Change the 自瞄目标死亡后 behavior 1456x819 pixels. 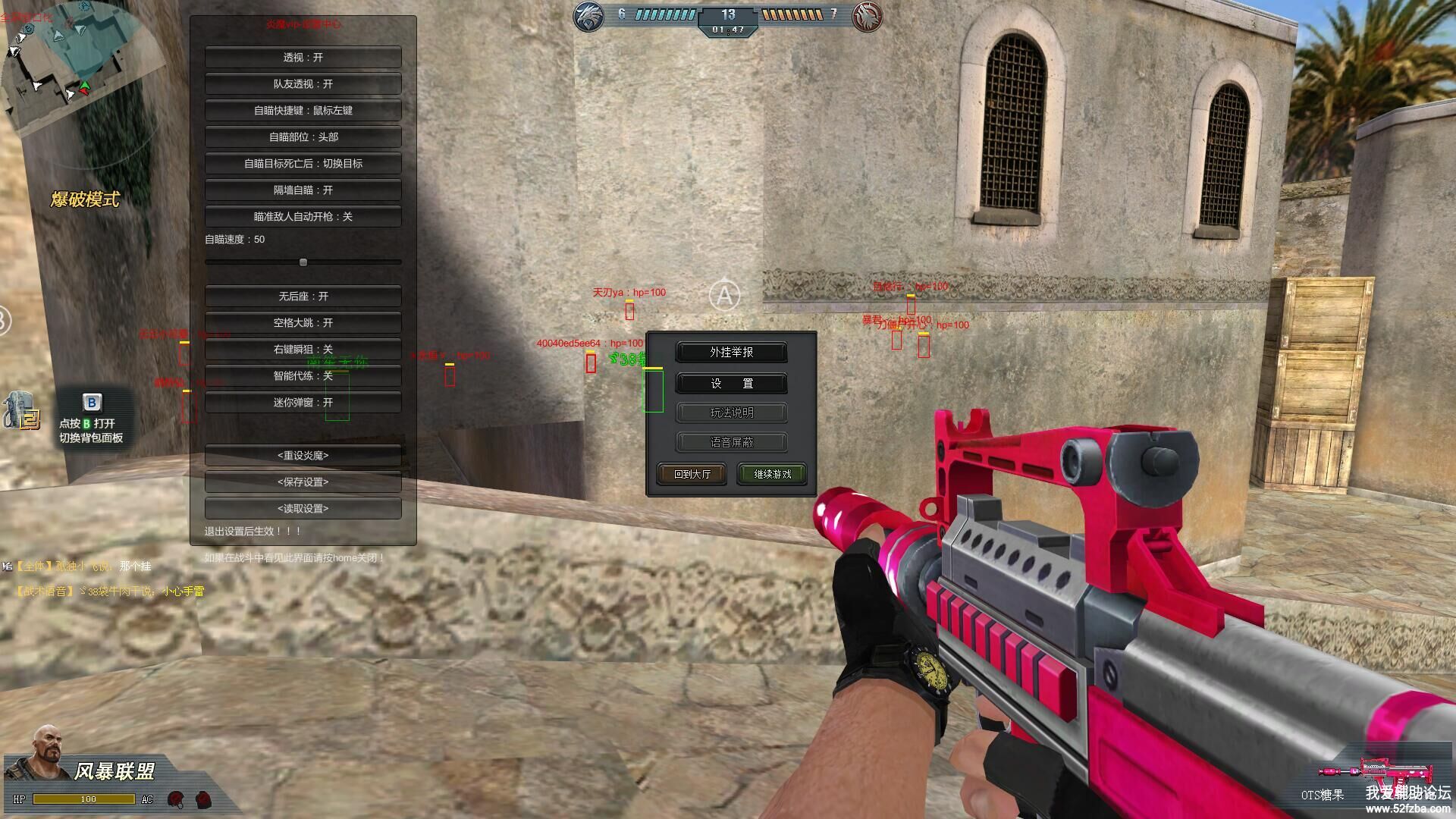pos(303,164)
